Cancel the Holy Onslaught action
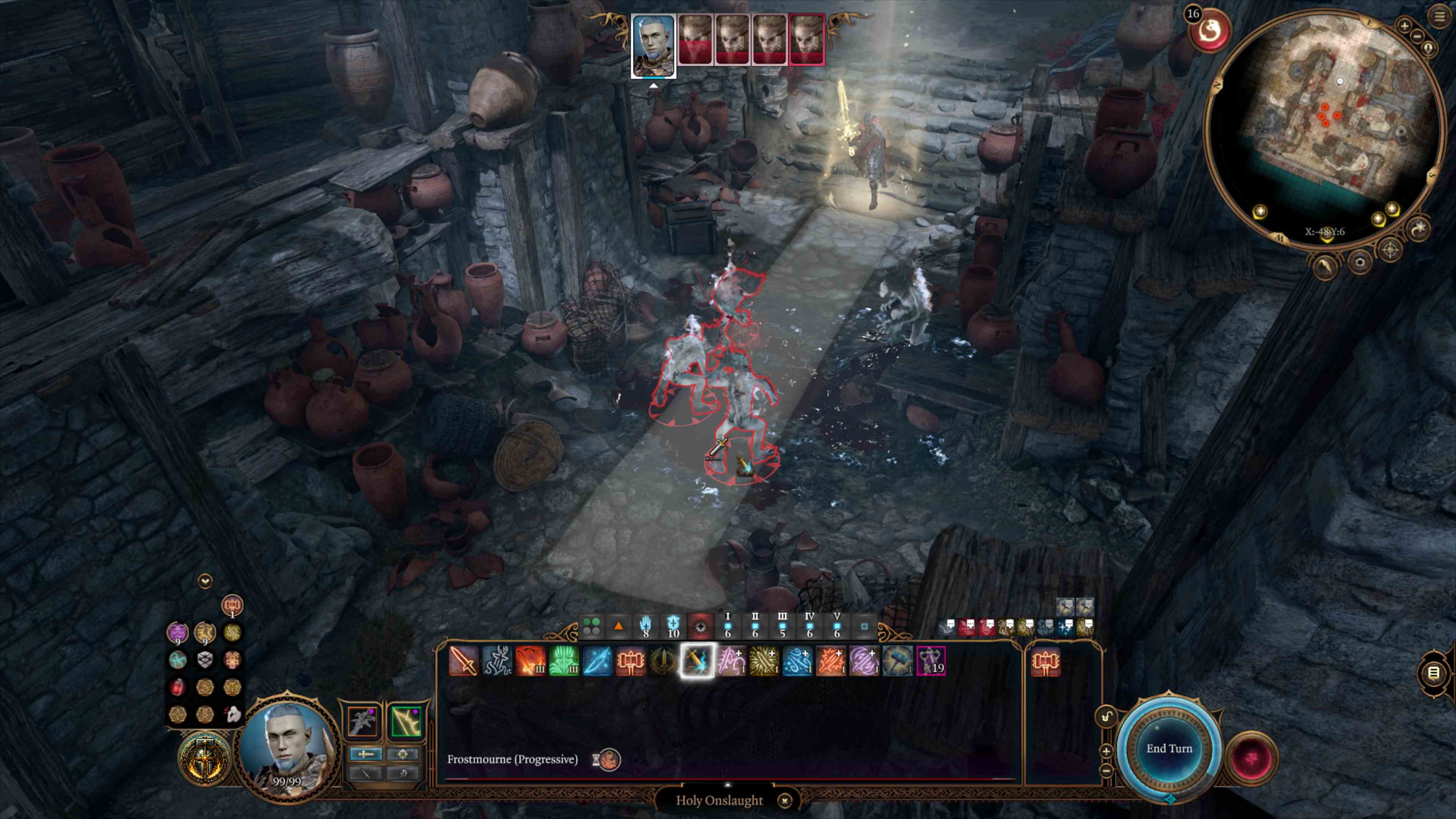1456x819 pixels. [x=784, y=800]
